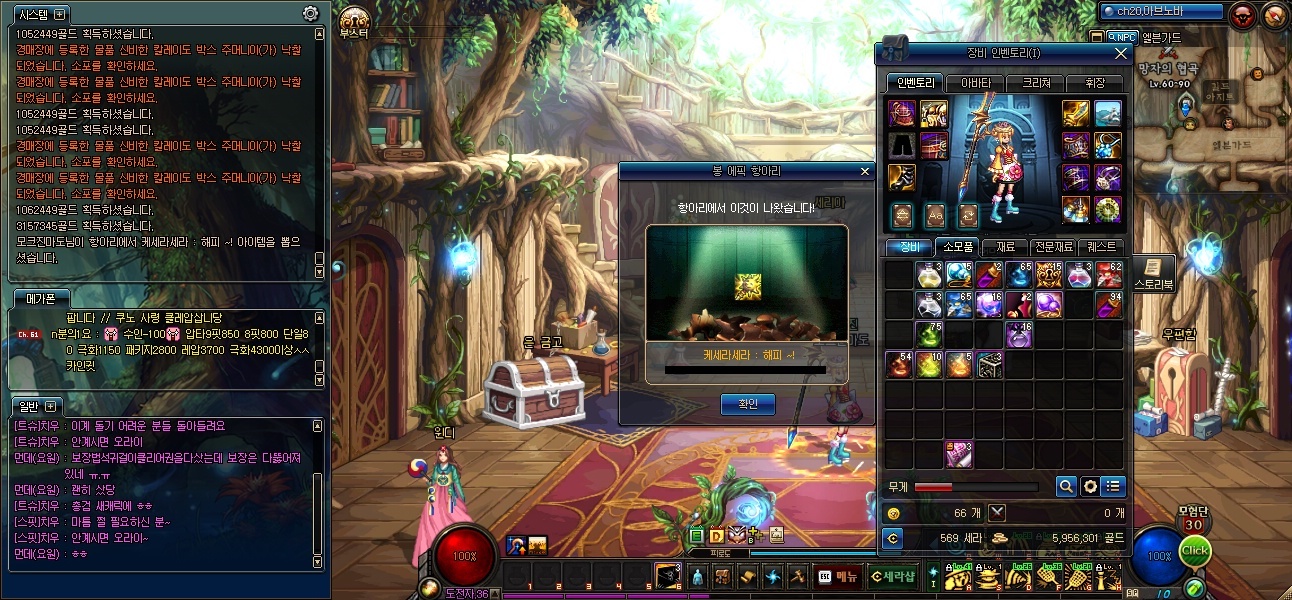This screenshot has width=1292, height=600.
Task: Close the 장비 인벤토리 window
Action: click(x=1120, y=53)
